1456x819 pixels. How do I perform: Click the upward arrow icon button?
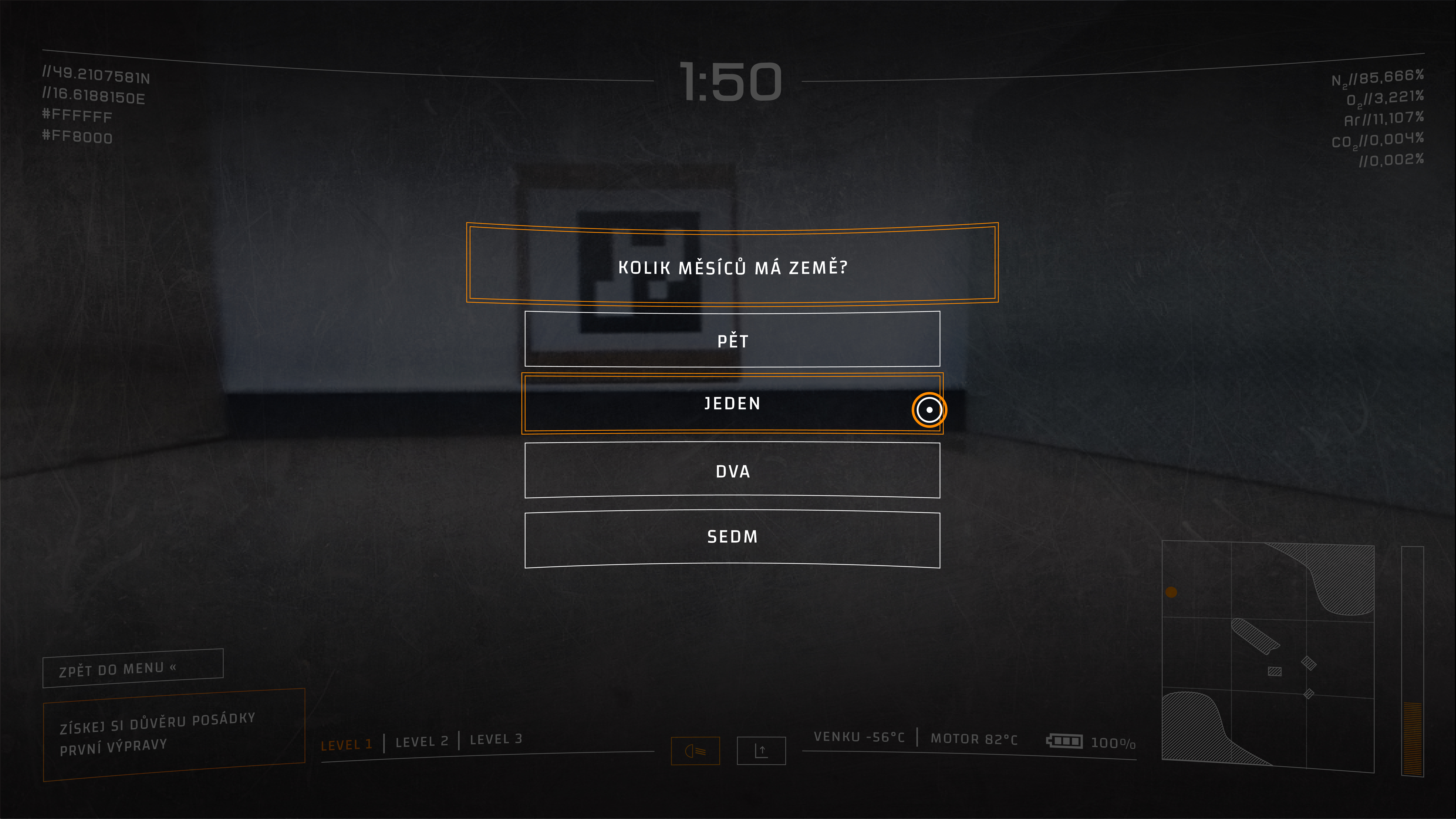coord(761,751)
